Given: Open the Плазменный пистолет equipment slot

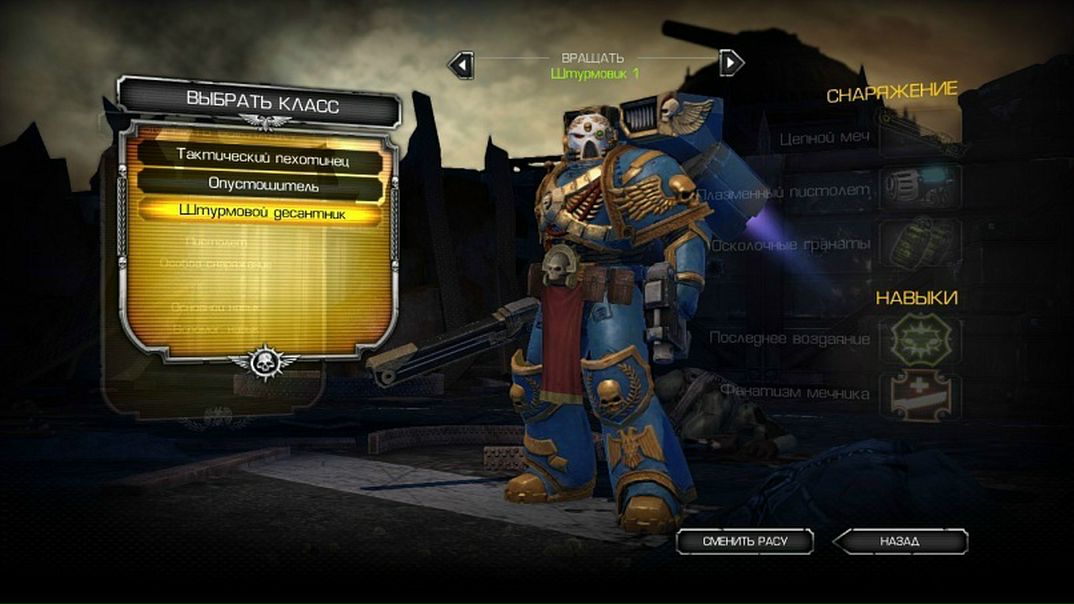Looking at the screenshot, I should click(919, 189).
